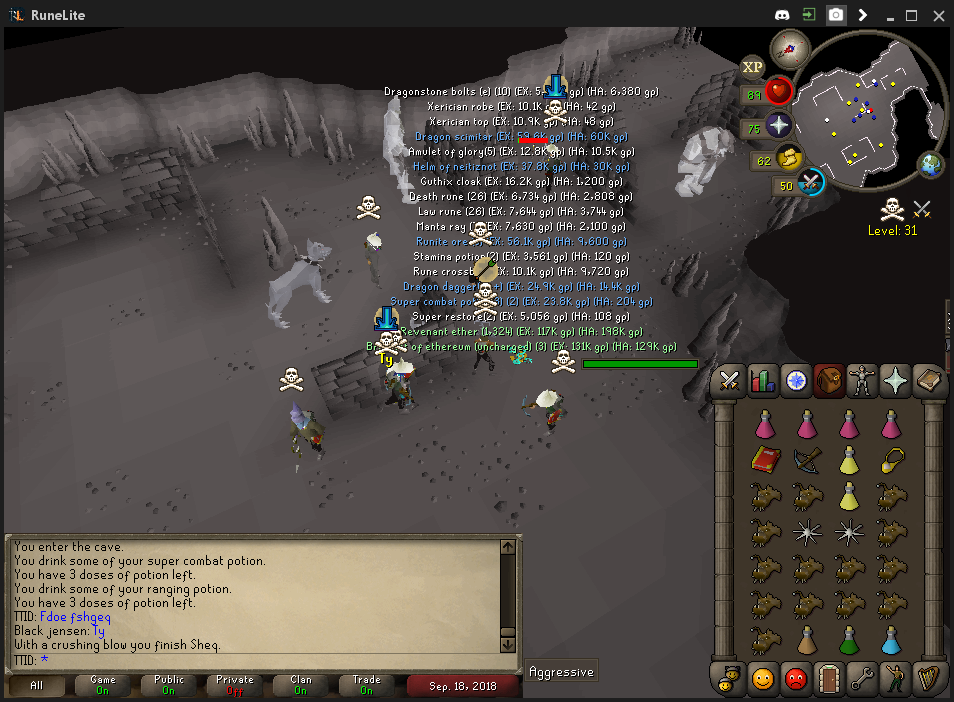Open the Friends List tab
The image size is (954, 702).
[763, 678]
